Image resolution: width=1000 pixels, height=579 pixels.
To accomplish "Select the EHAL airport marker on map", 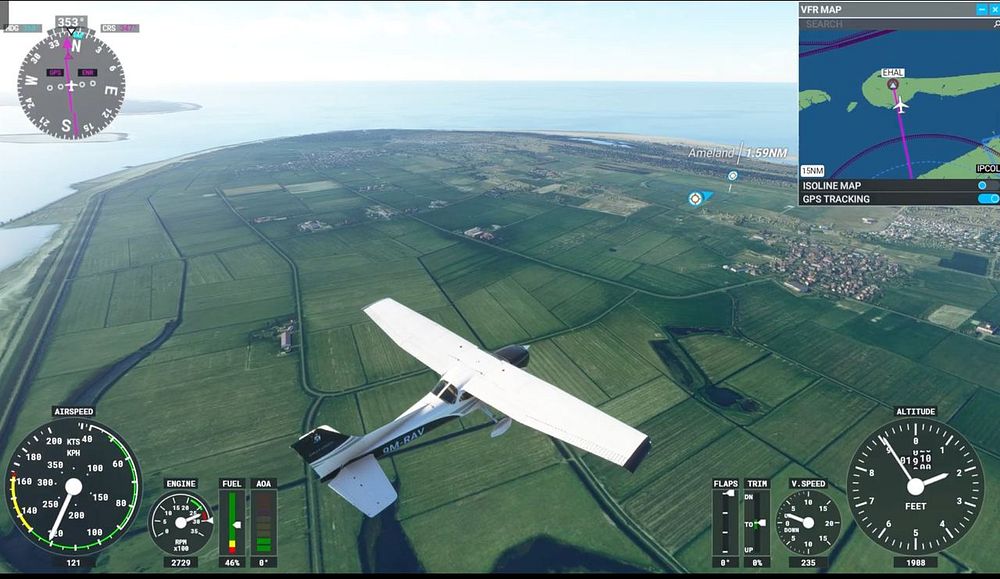I will click(892, 84).
